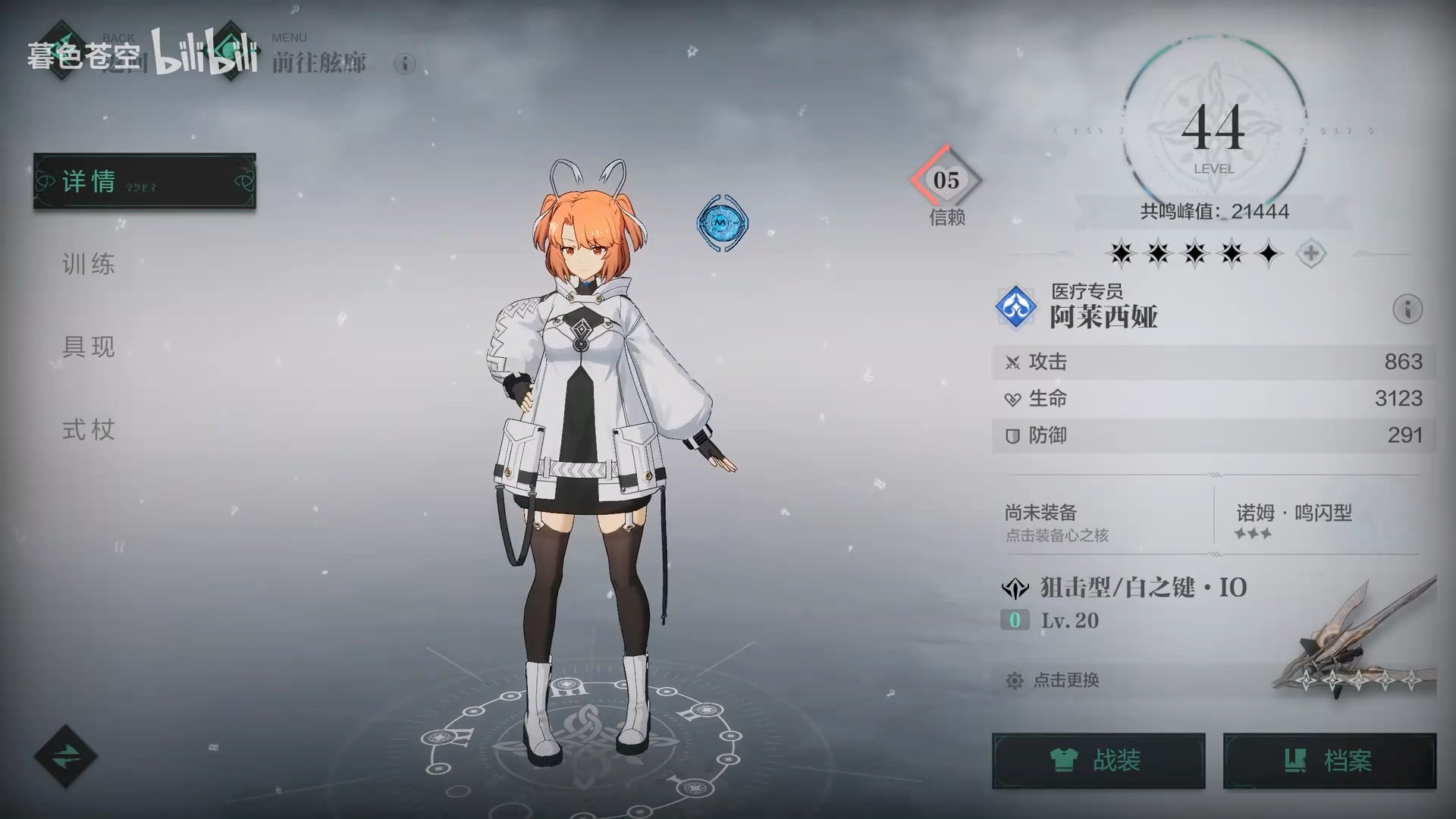This screenshot has width=1456, height=819.
Task: Open the level 44 circular emblem
Action: [x=1213, y=130]
